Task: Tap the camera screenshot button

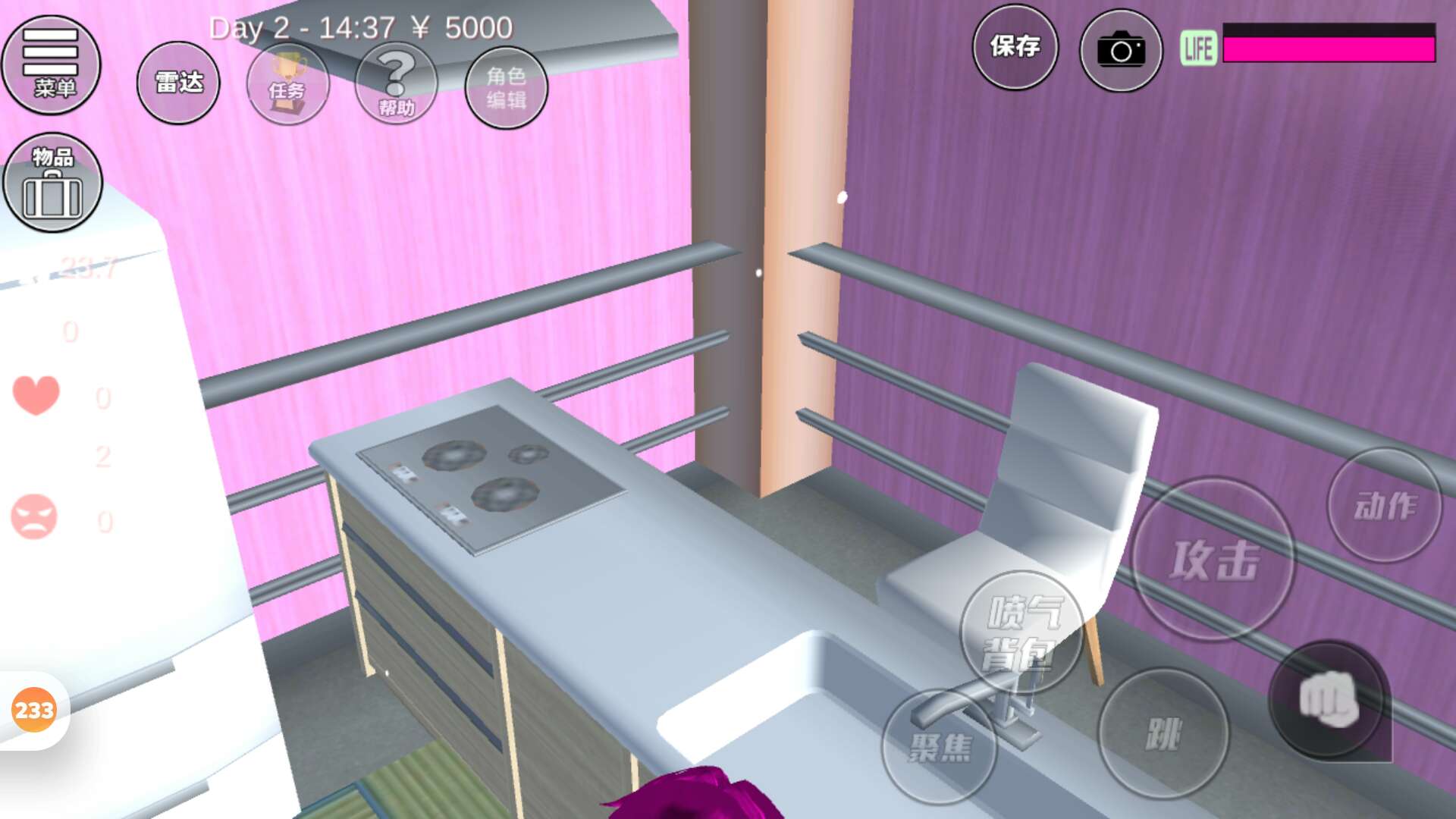Action: coord(1120,50)
